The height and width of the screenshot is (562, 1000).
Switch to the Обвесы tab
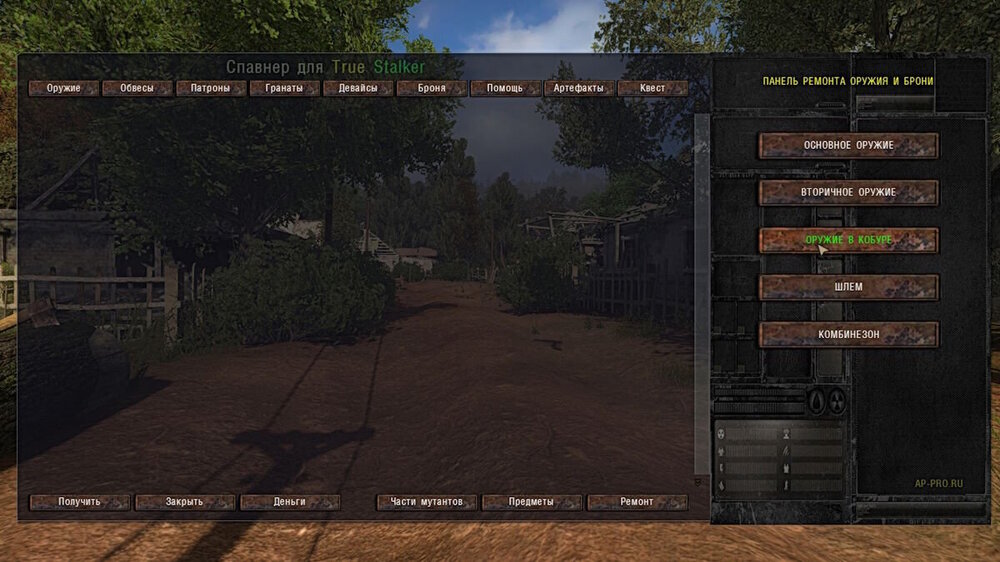click(x=138, y=88)
